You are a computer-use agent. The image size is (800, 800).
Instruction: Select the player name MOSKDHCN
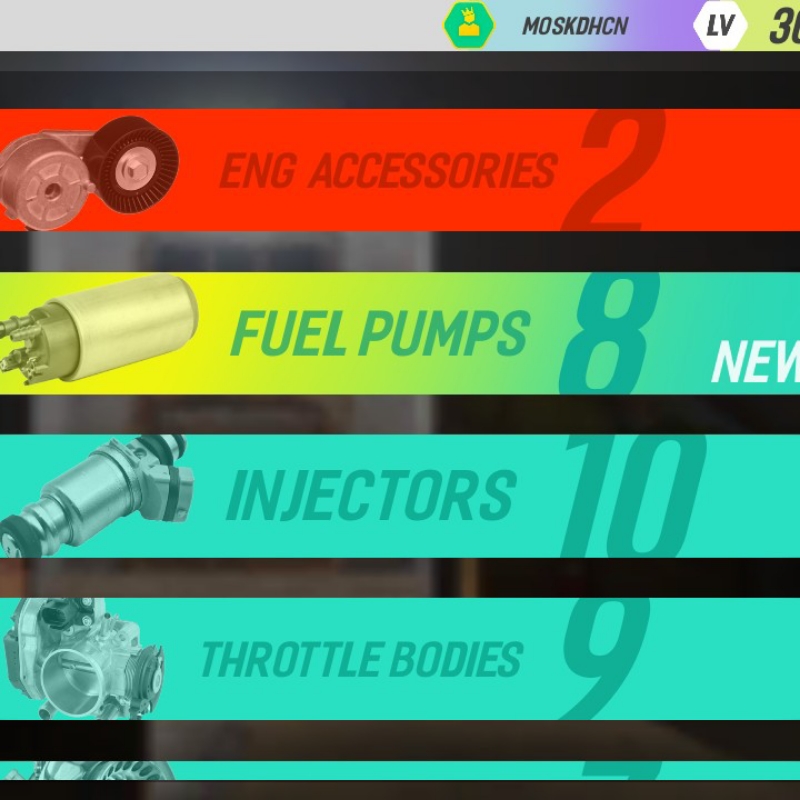point(575,26)
